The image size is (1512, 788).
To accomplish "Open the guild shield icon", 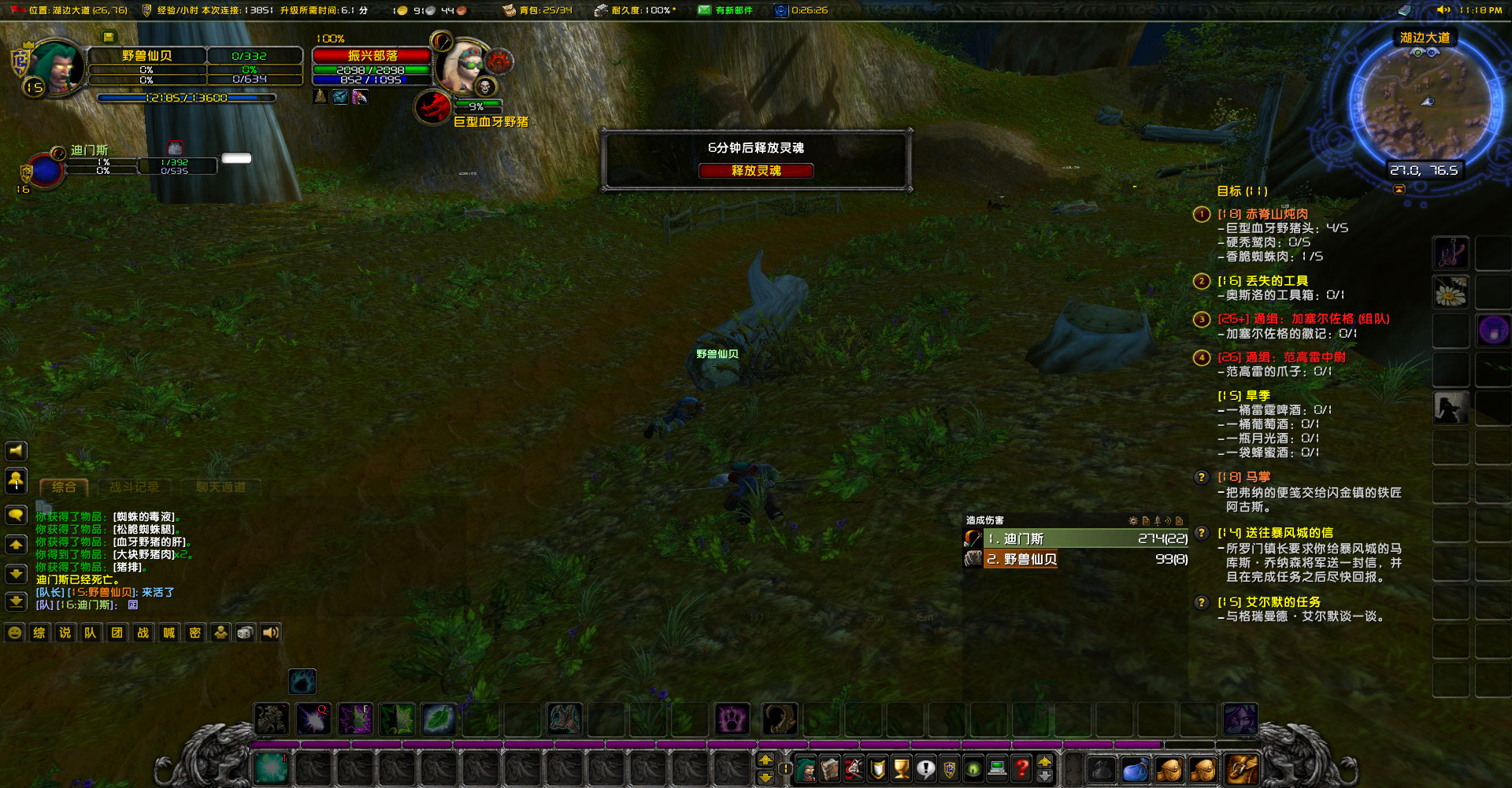I will 950,768.
